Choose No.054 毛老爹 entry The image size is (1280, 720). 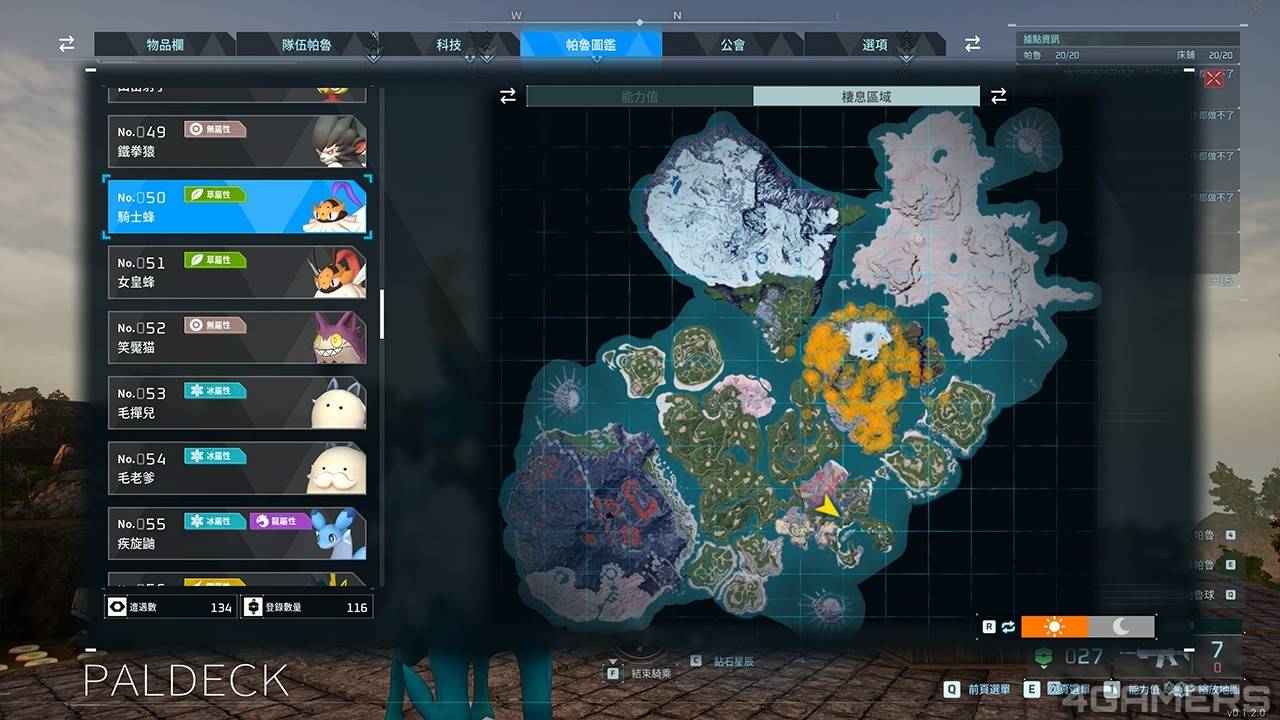(x=237, y=468)
